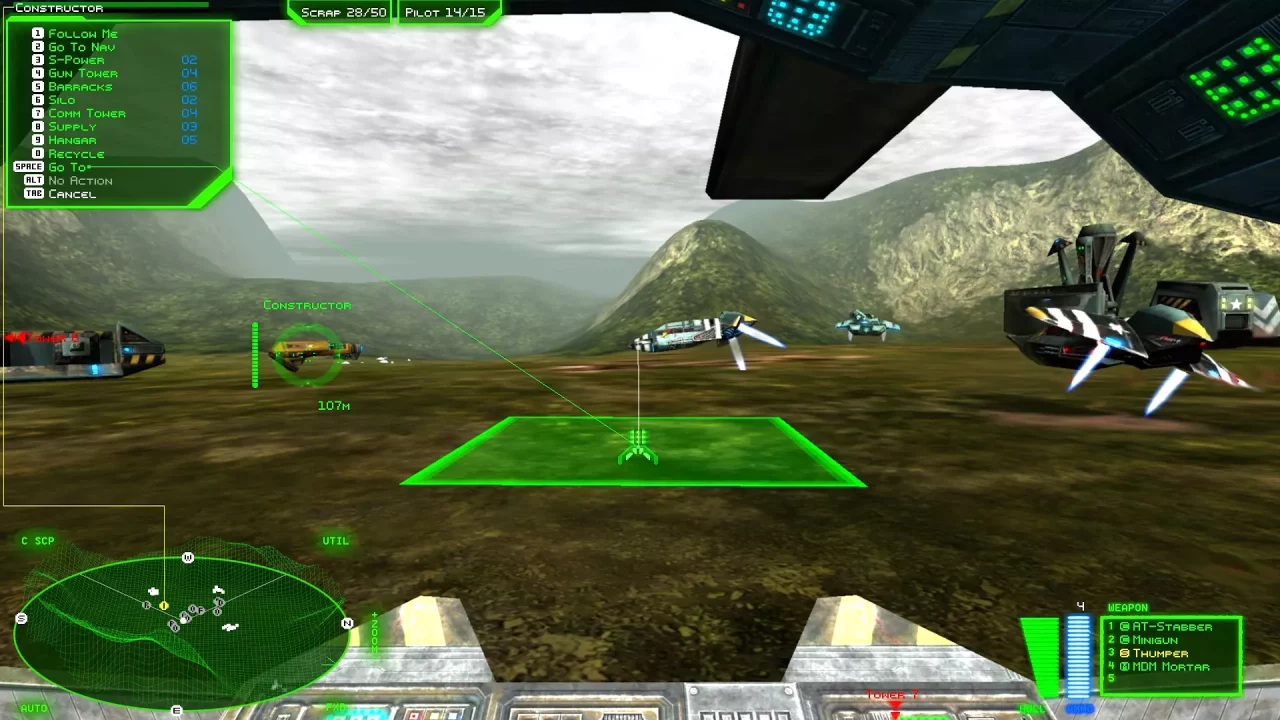Select the Go To Nav command

80,46
